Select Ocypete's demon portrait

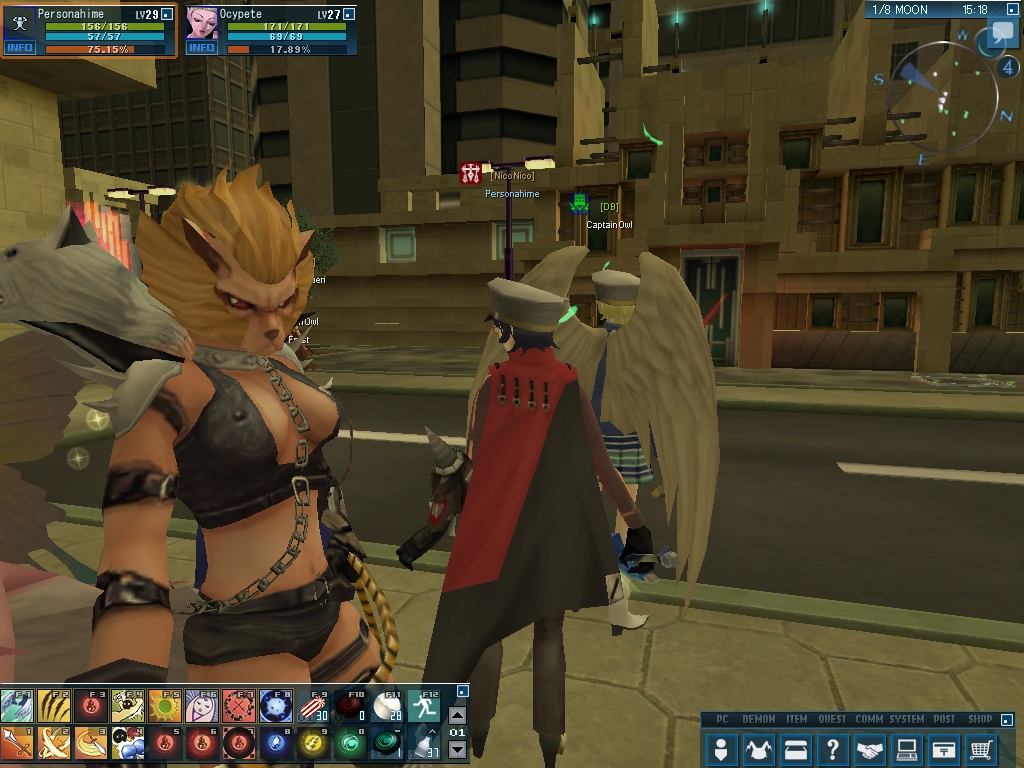point(202,23)
